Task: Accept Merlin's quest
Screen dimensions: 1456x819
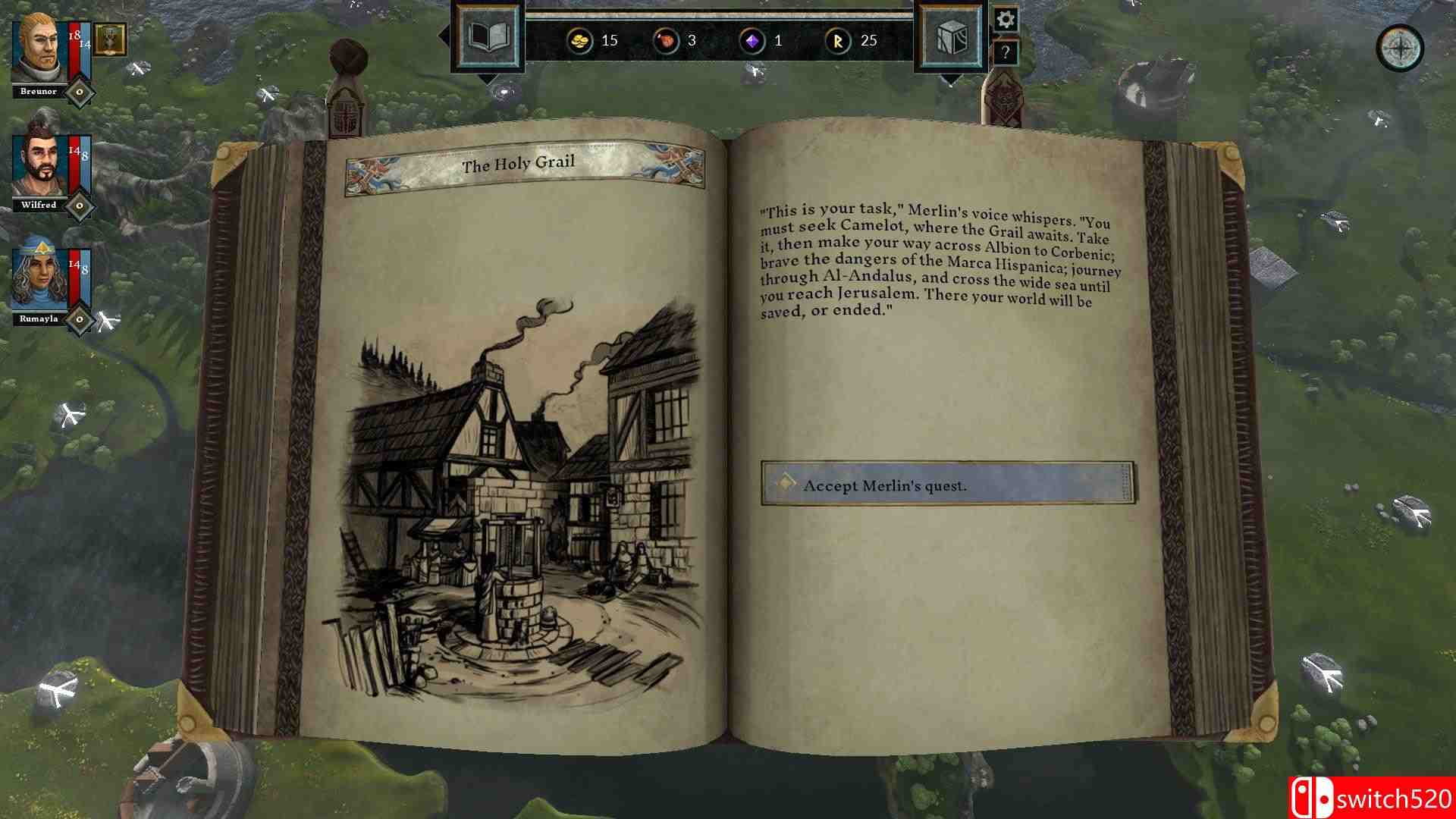Action: 948,484
